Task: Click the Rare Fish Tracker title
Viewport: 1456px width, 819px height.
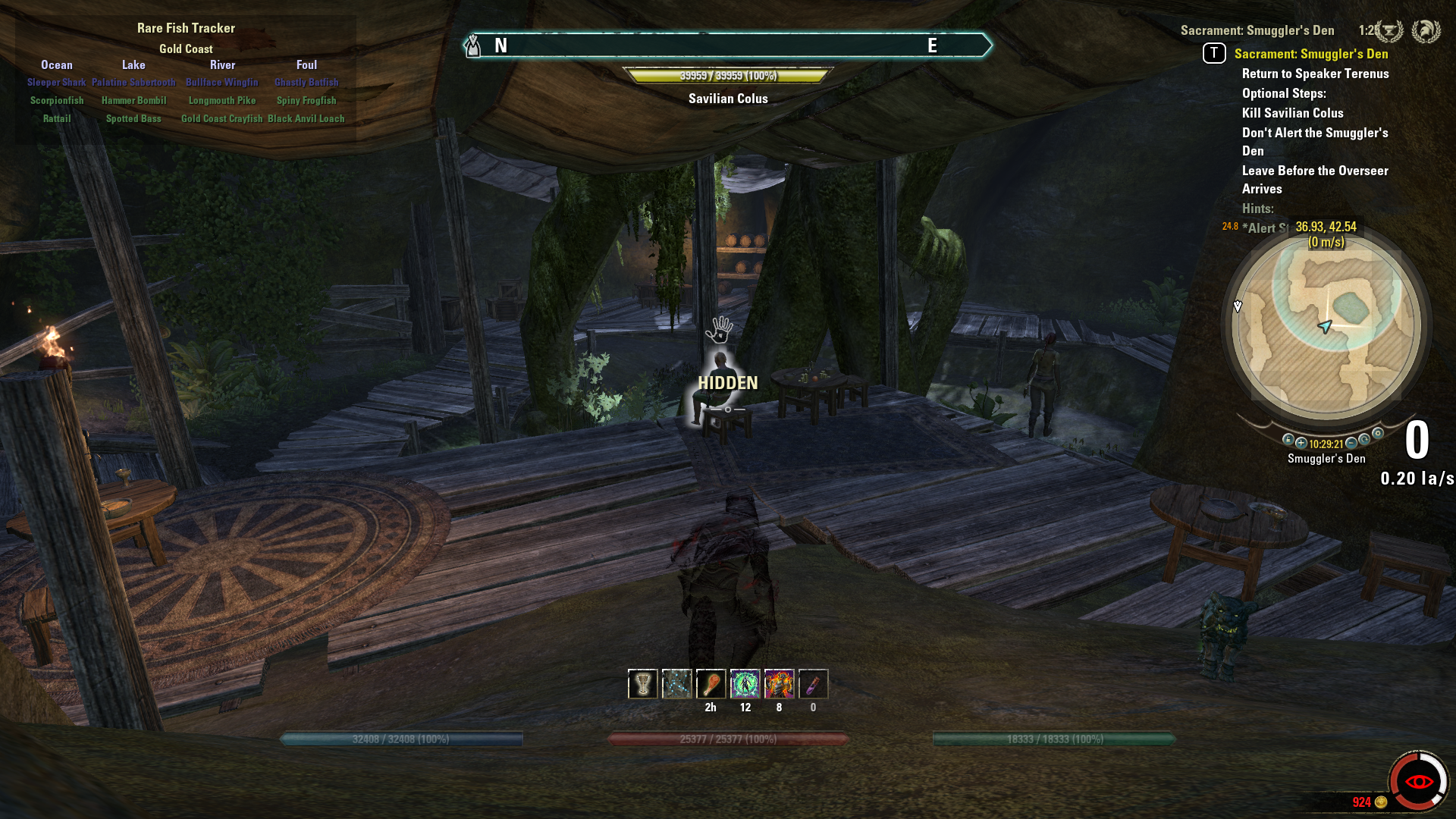Action: point(186,28)
